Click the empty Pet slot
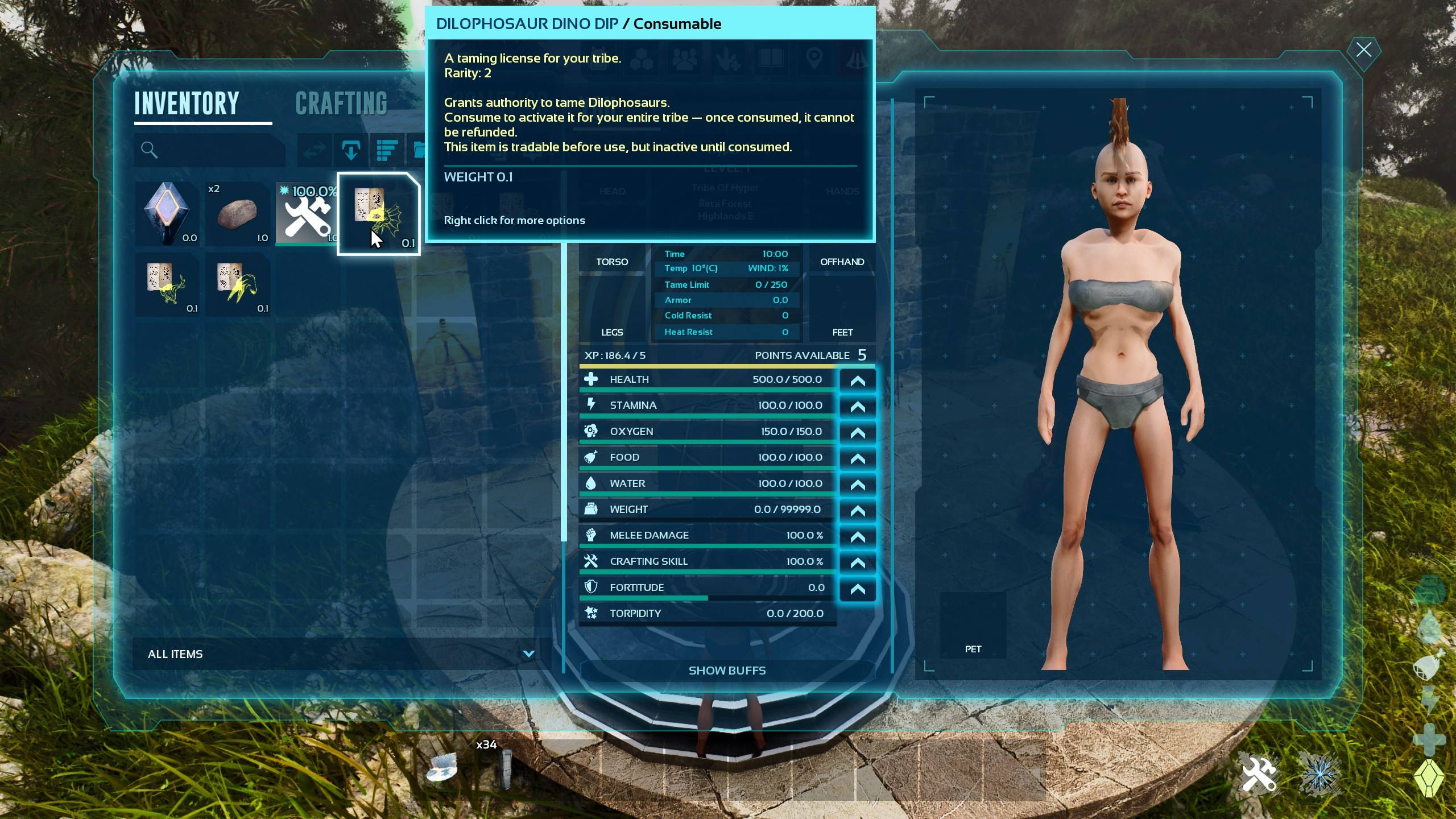This screenshot has height=819, width=1456. pos(973,624)
